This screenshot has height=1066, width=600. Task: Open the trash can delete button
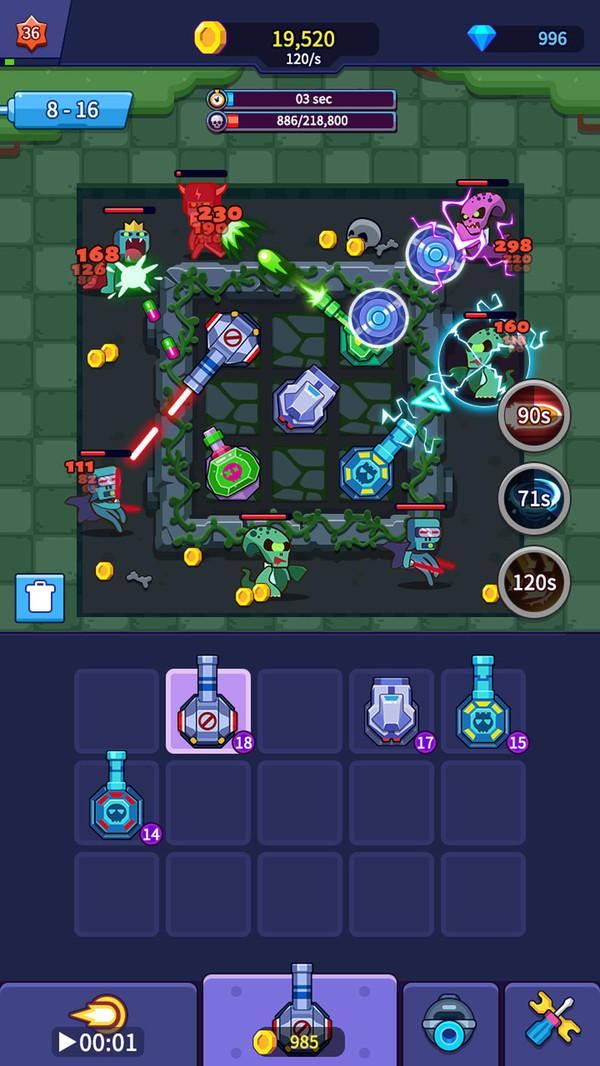40,598
